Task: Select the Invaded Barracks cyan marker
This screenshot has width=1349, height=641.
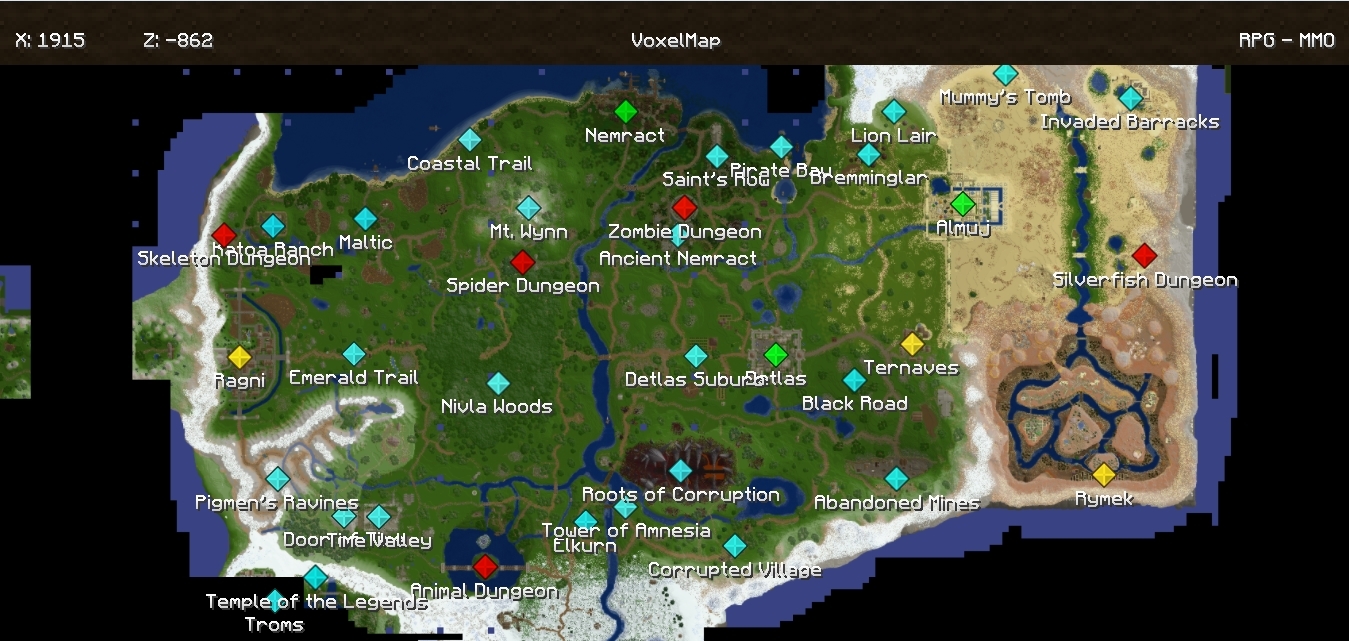Action: point(1130,98)
